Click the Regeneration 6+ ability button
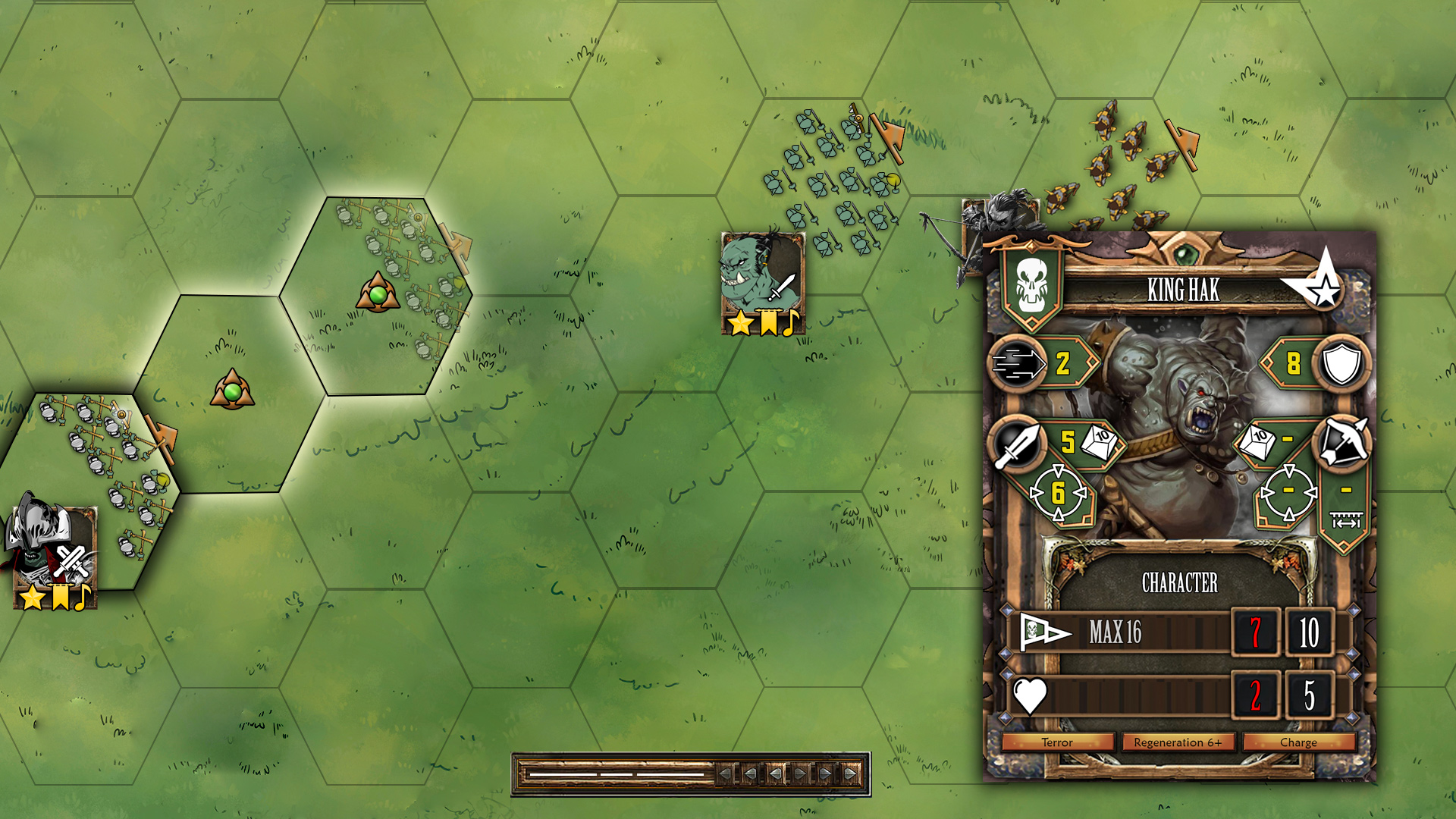 (1178, 742)
